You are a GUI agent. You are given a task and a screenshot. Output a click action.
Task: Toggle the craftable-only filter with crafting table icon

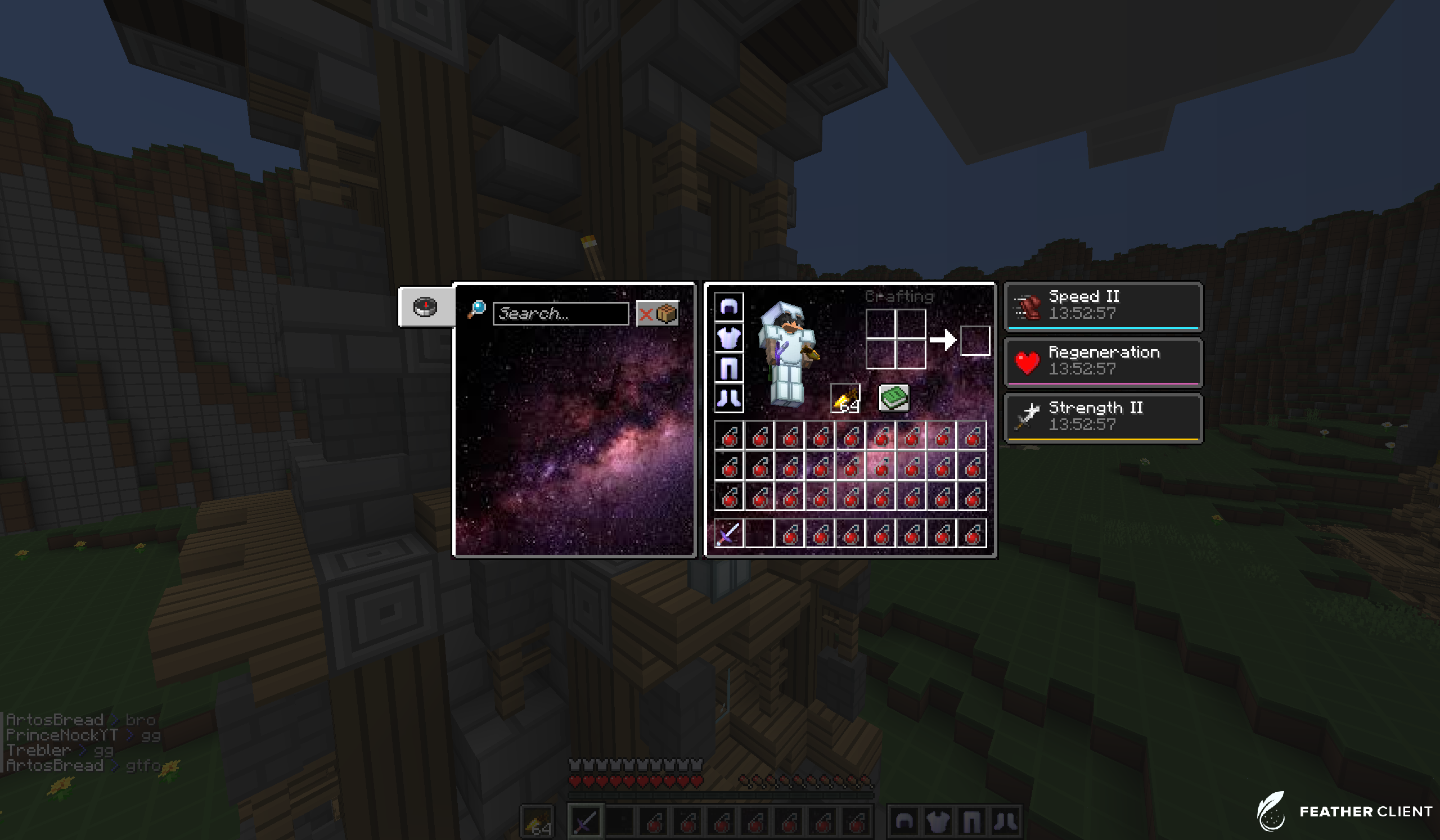tap(668, 313)
